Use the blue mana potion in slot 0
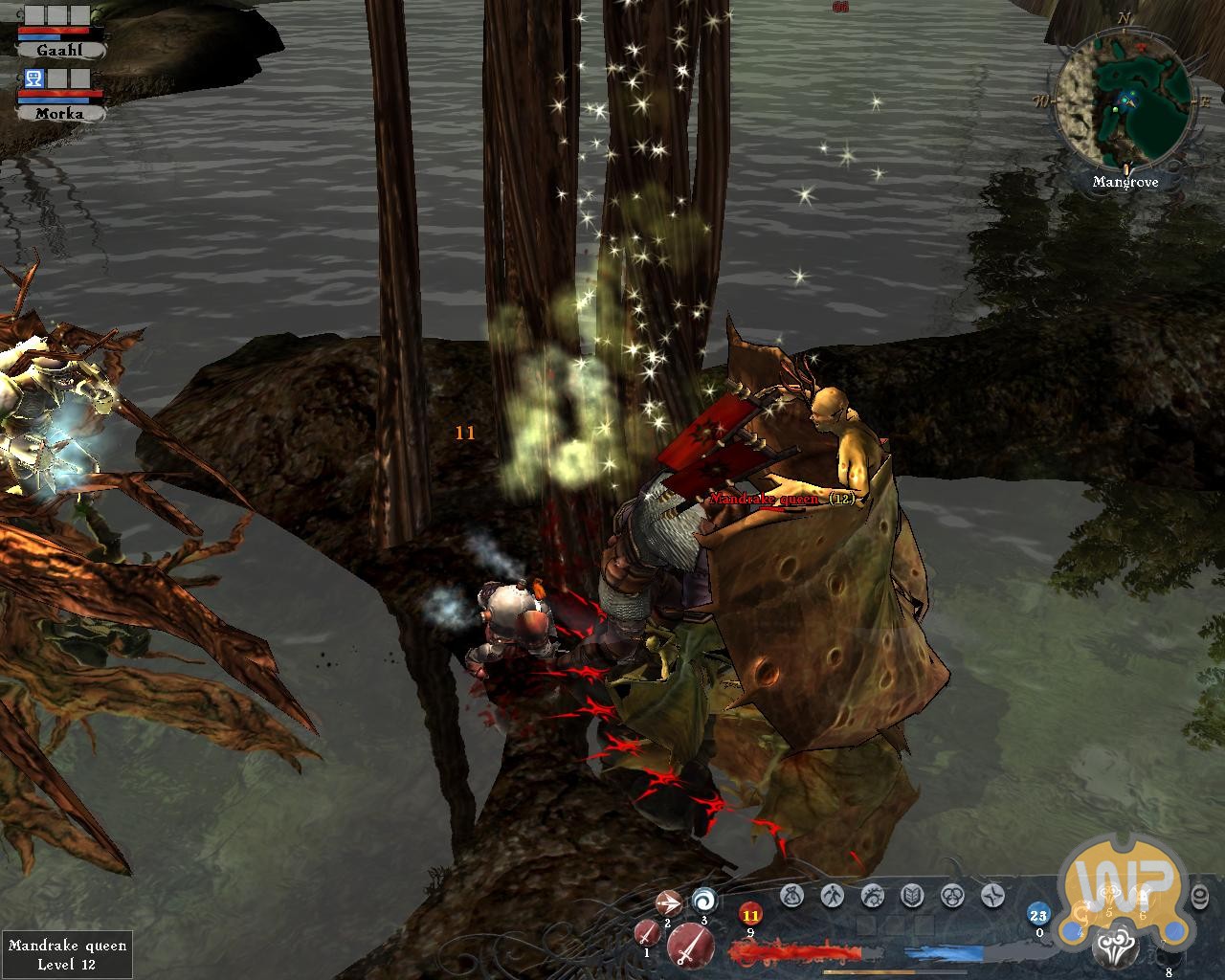The image size is (1225, 980). pyautogui.click(x=1038, y=914)
